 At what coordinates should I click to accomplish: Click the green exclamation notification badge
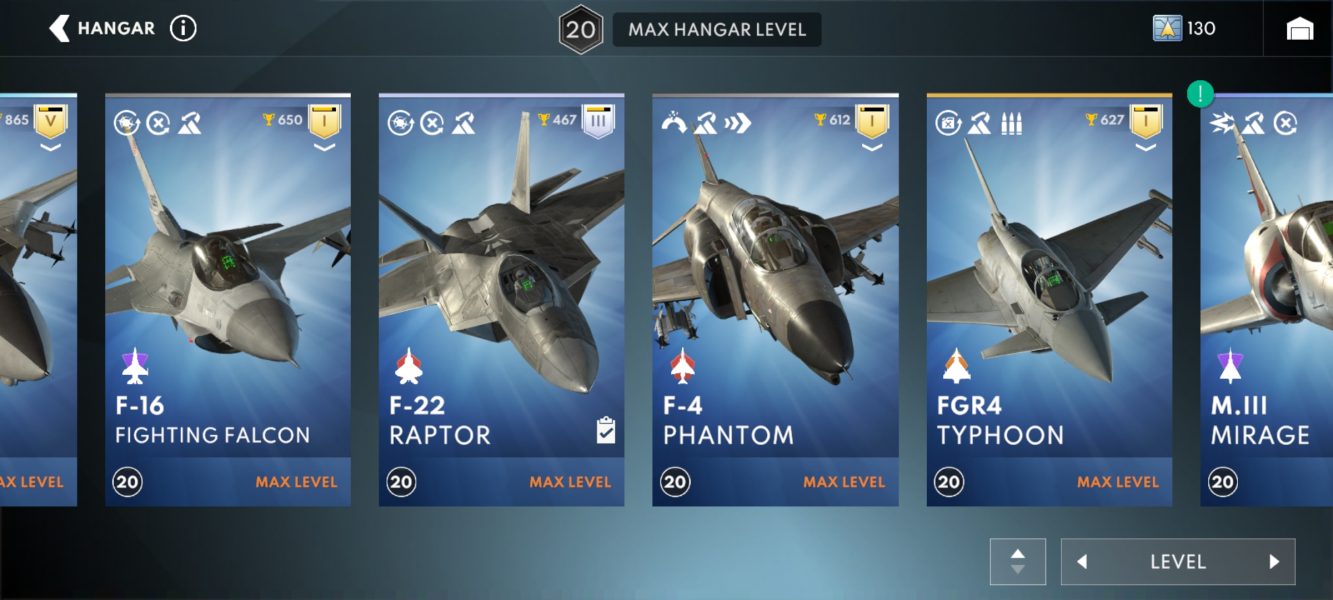click(x=1200, y=95)
